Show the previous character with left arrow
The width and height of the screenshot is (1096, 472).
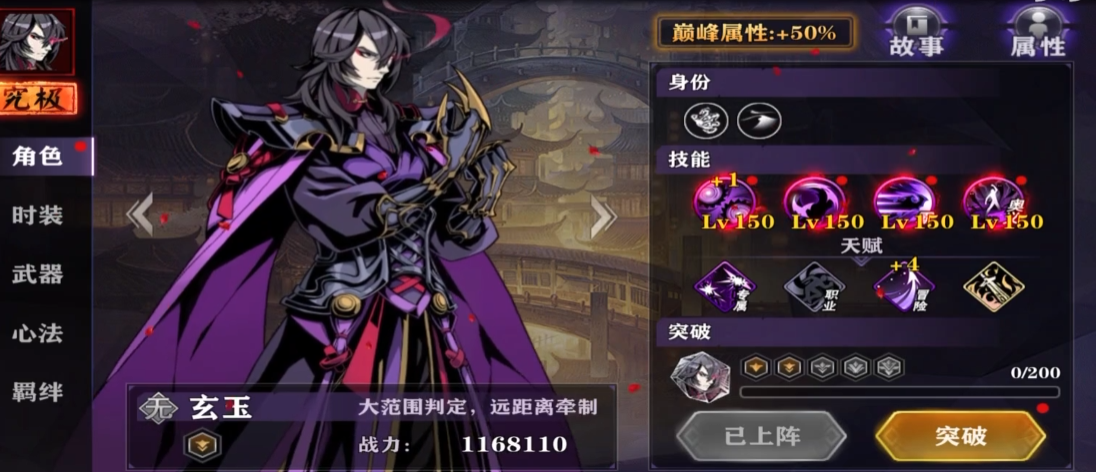141,213
